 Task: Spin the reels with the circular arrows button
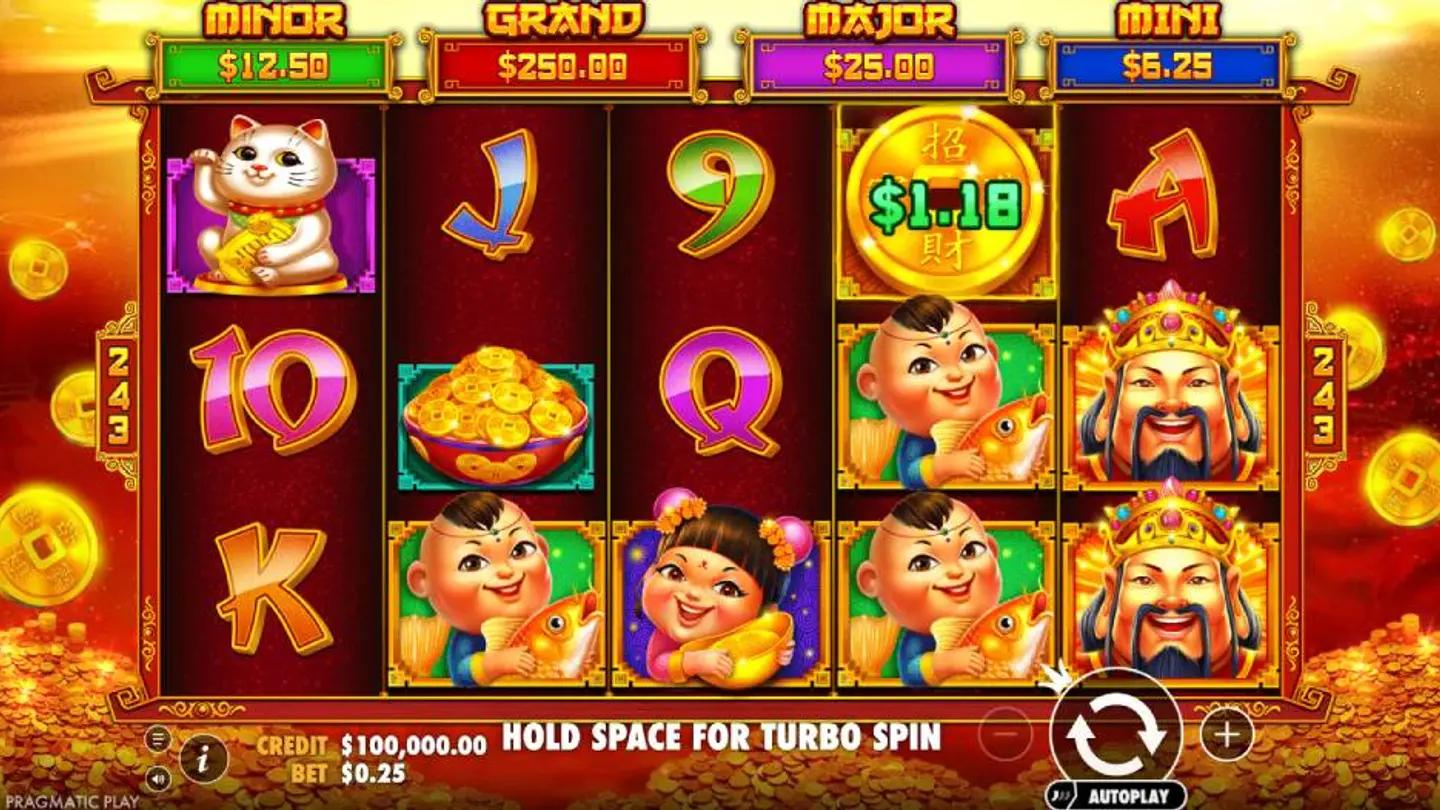(1116, 735)
